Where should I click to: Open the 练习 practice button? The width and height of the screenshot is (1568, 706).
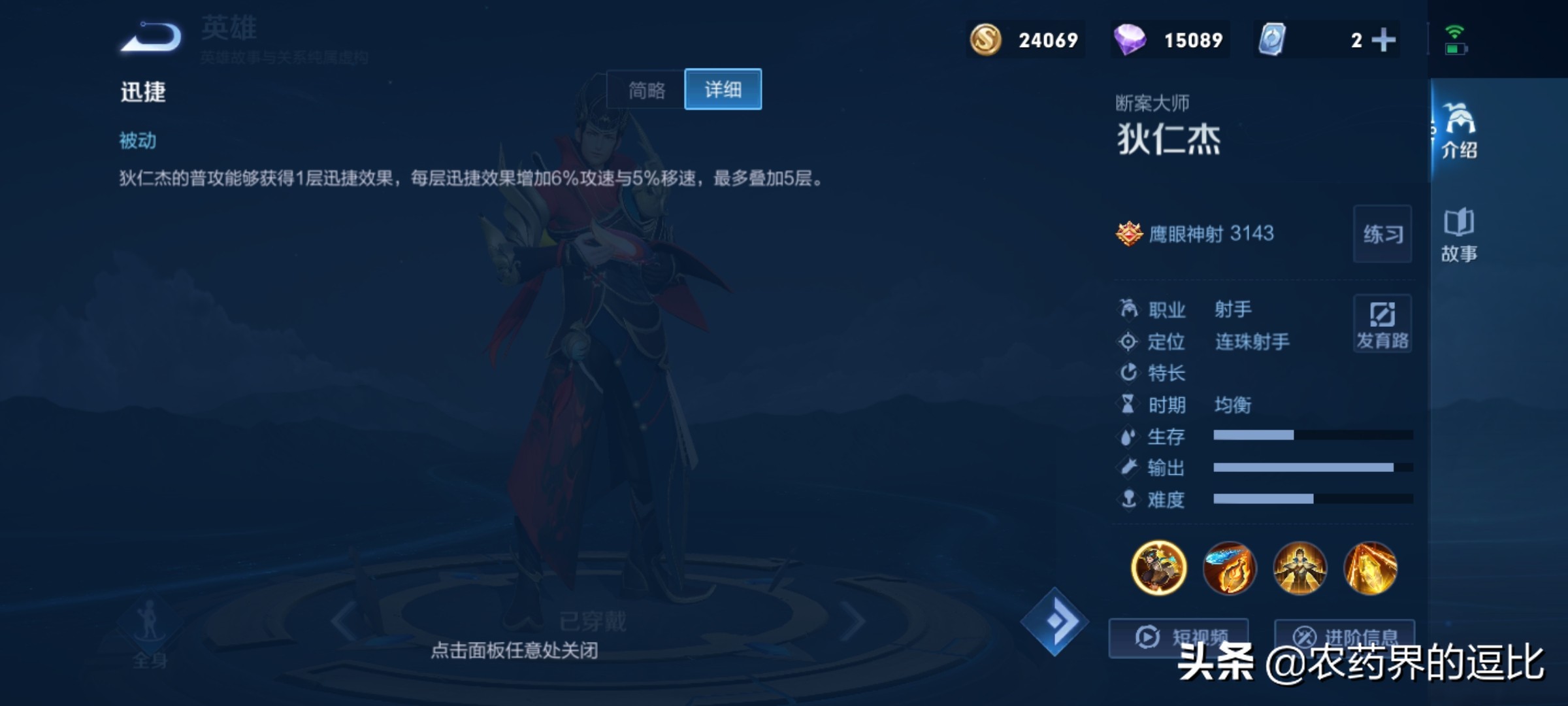[x=1382, y=234]
